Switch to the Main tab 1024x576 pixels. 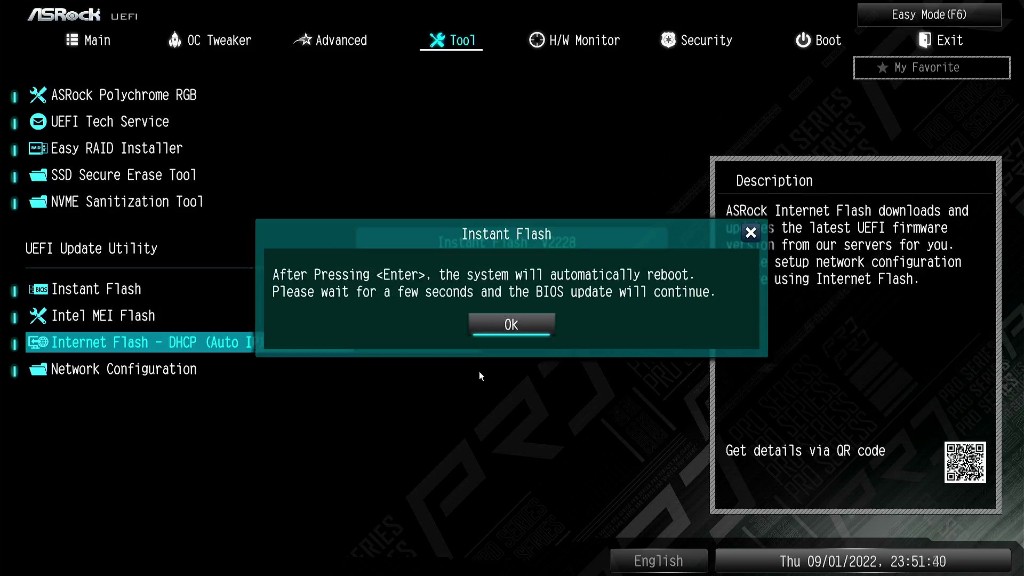pos(88,40)
